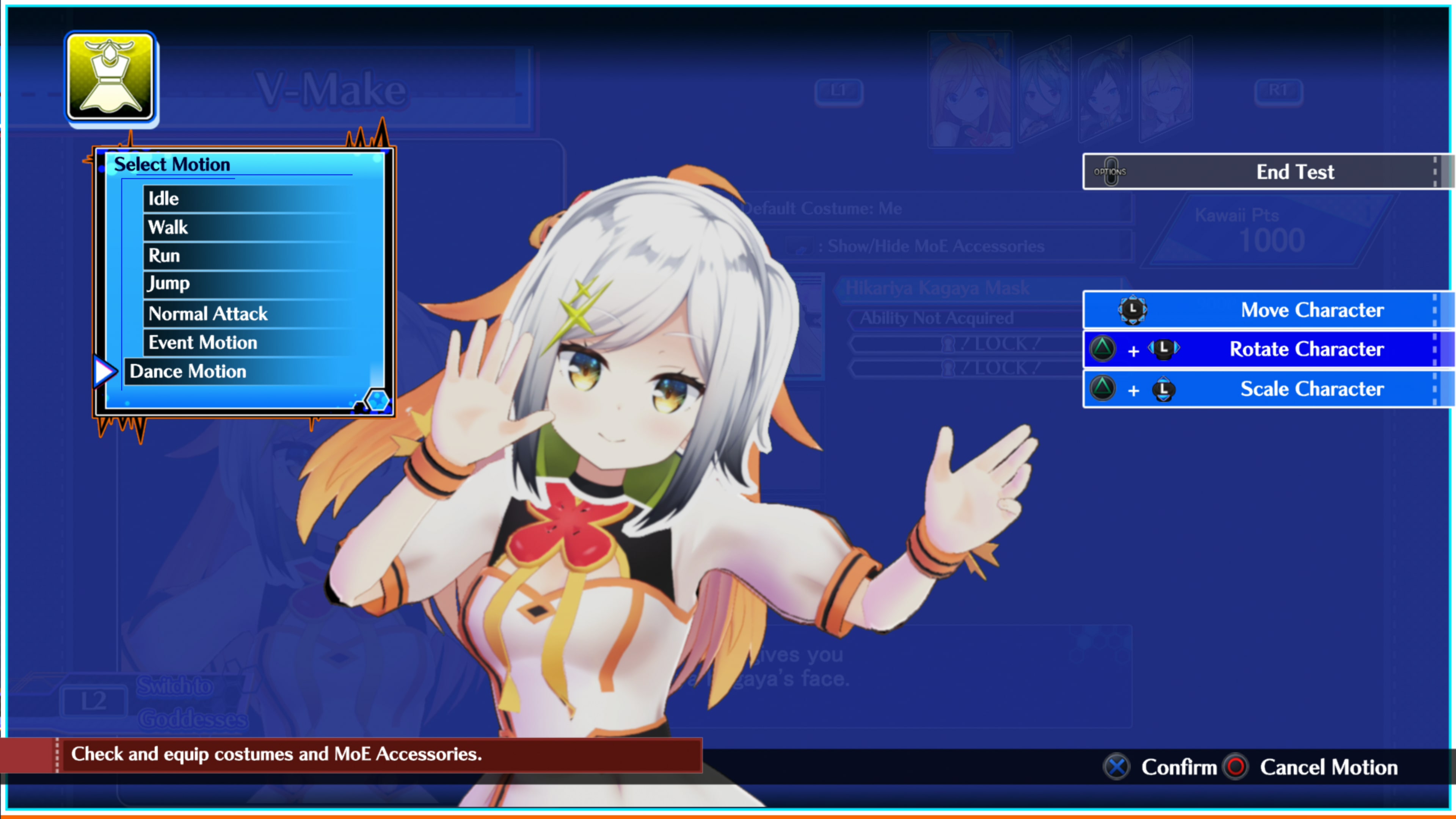Click the End Test button
Viewport: 1456px width, 819px height.
point(1294,171)
